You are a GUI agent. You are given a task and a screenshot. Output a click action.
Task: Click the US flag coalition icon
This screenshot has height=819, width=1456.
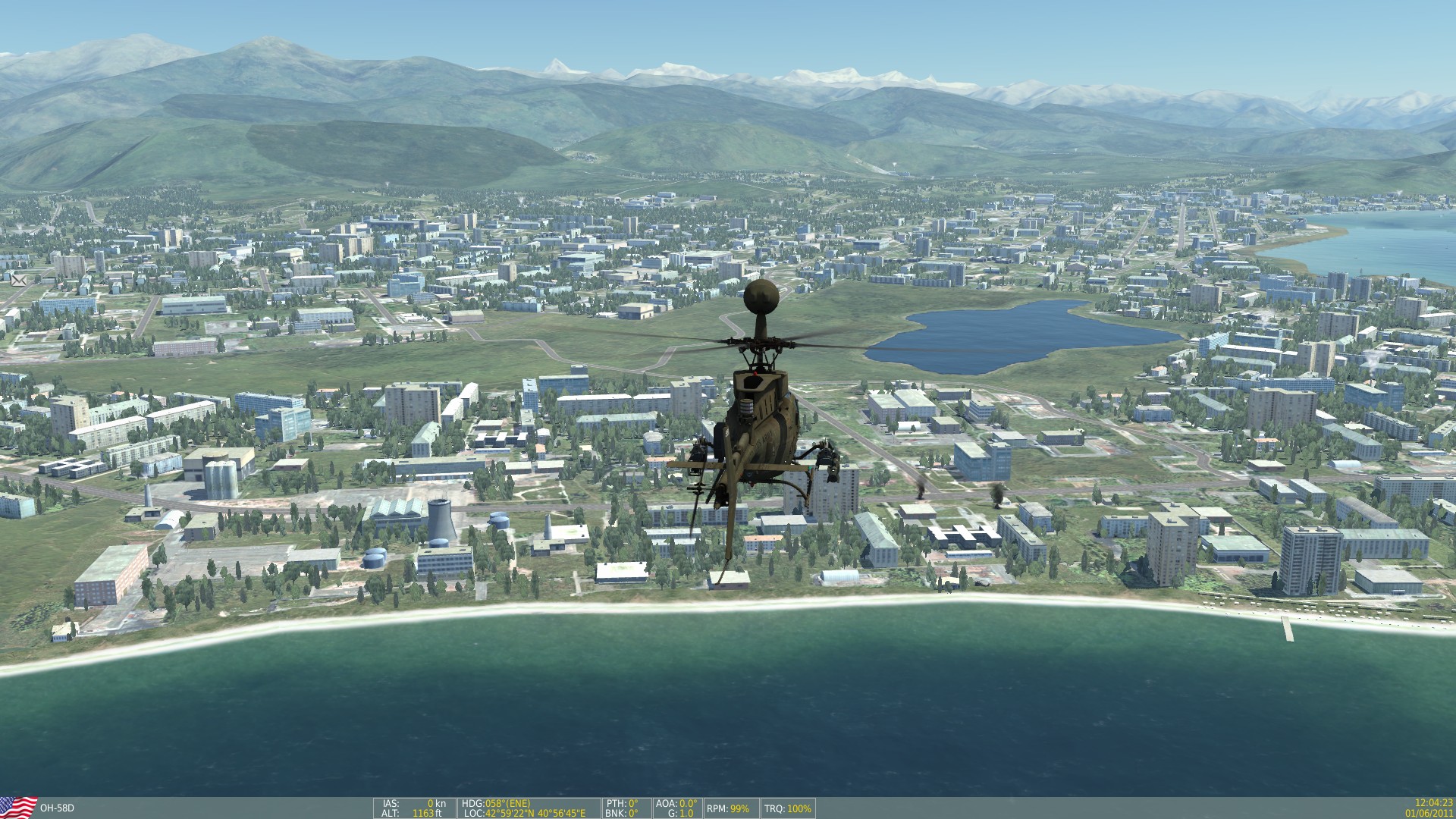pyautogui.click(x=18, y=808)
